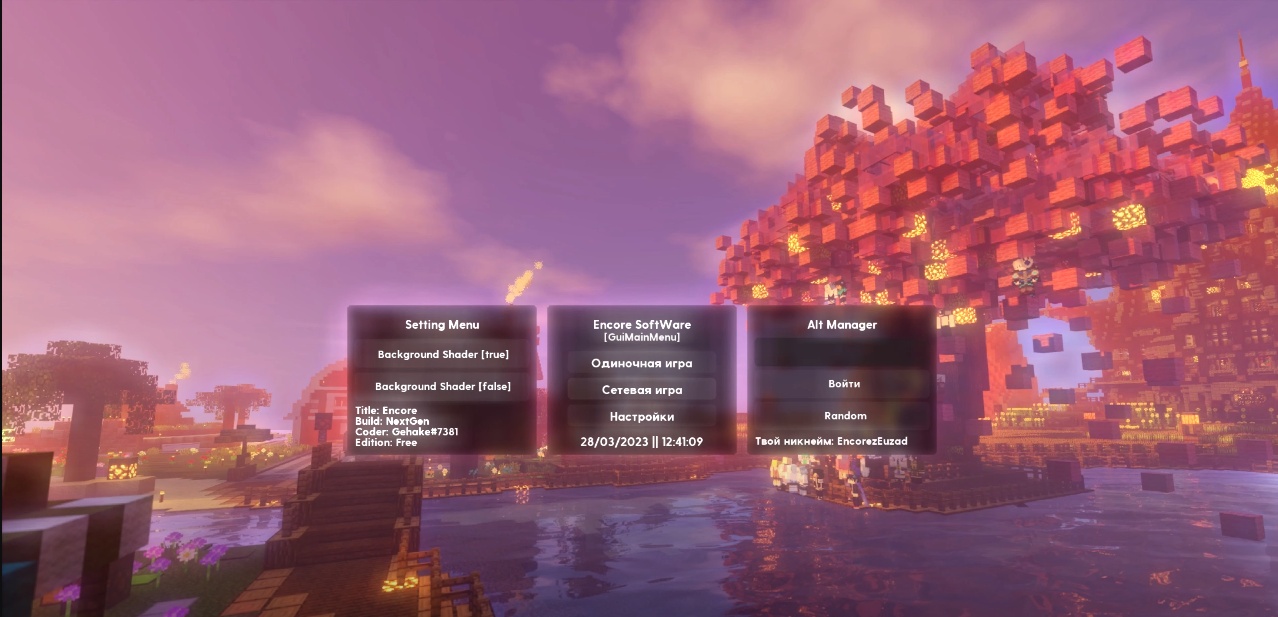
Task: Generate a Random alt nickname
Action: [x=843, y=416]
